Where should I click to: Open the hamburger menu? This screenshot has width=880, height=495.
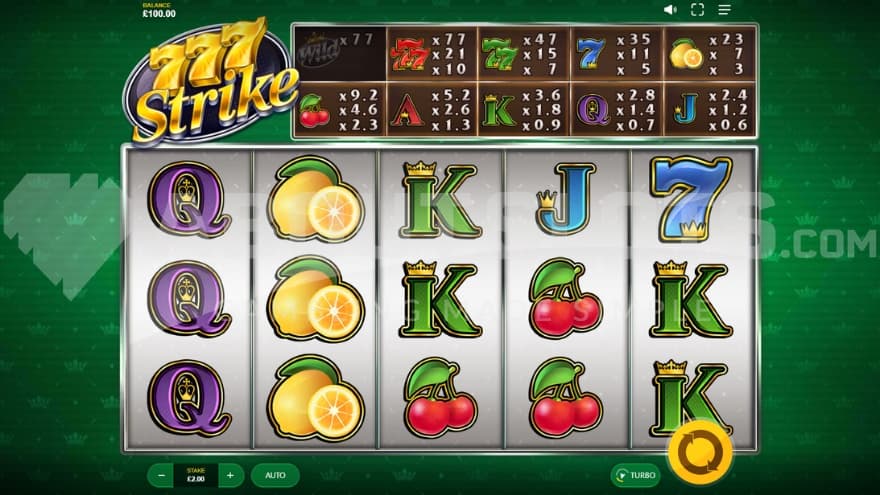[724, 10]
